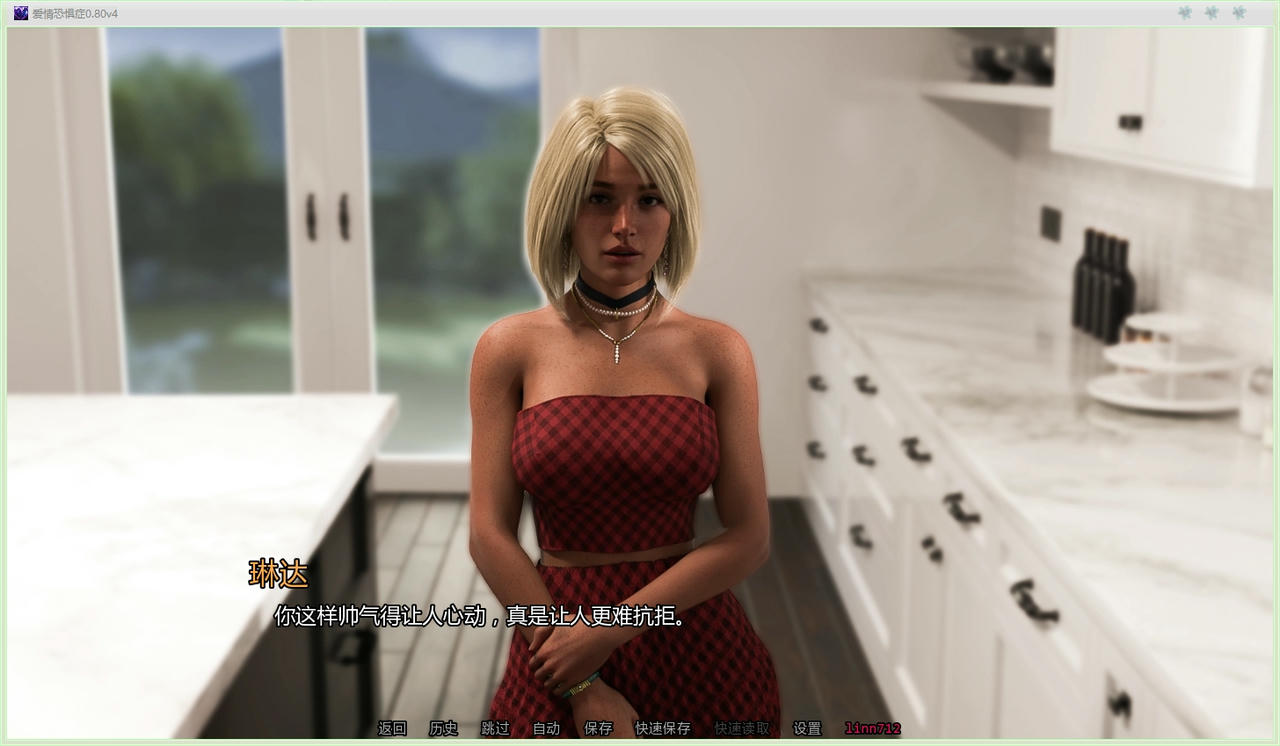Click the rightmost snowflake icon at top right
This screenshot has width=1280, height=746.
1238,13
